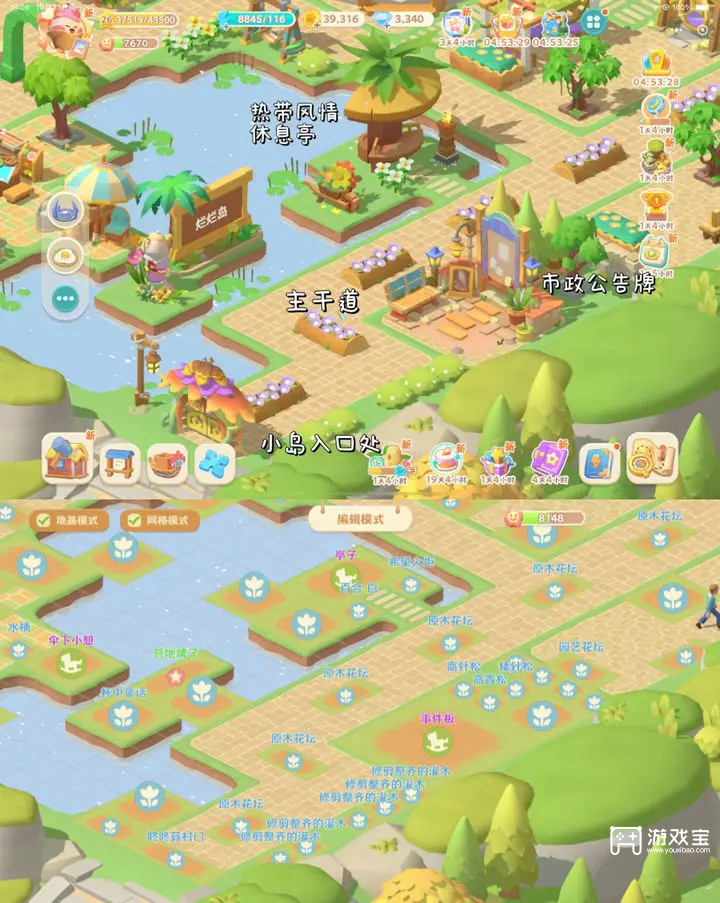This screenshot has height=903, width=720.
Task: Click the 编辑模式 button
Action: [360, 517]
